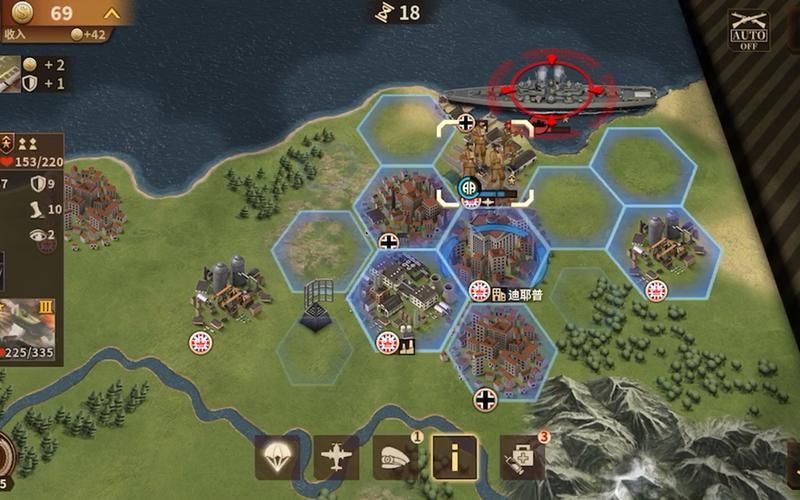Viewport: 800px width, 500px height.
Task: Open the general's officer cap menu
Action: 396,458
